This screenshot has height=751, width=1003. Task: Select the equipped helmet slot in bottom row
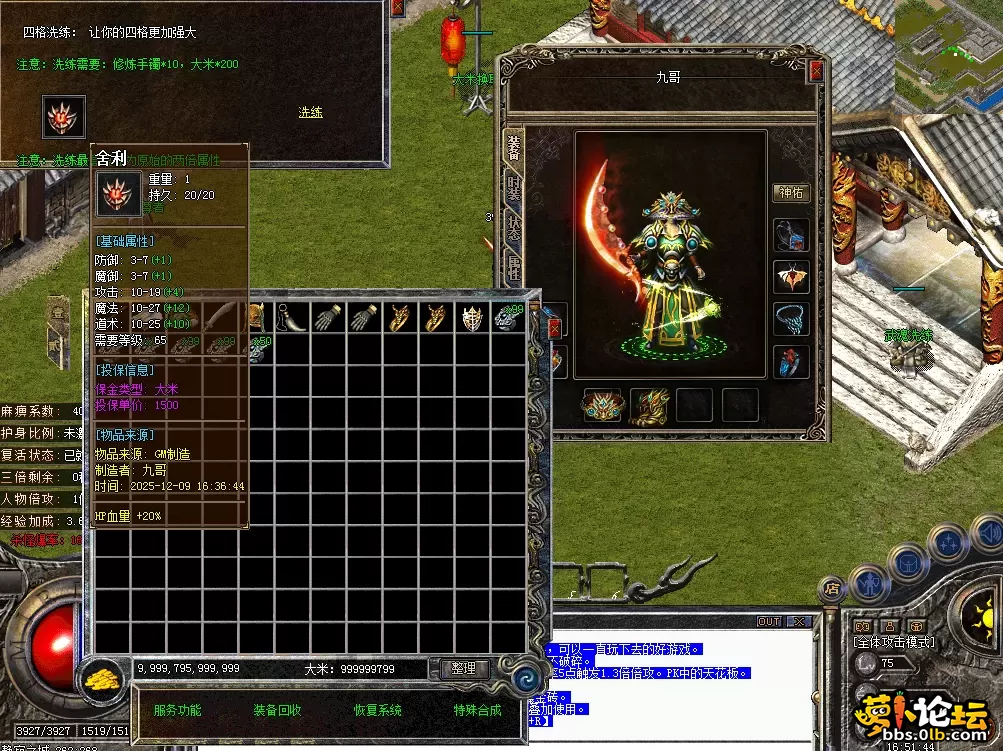click(x=601, y=405)
